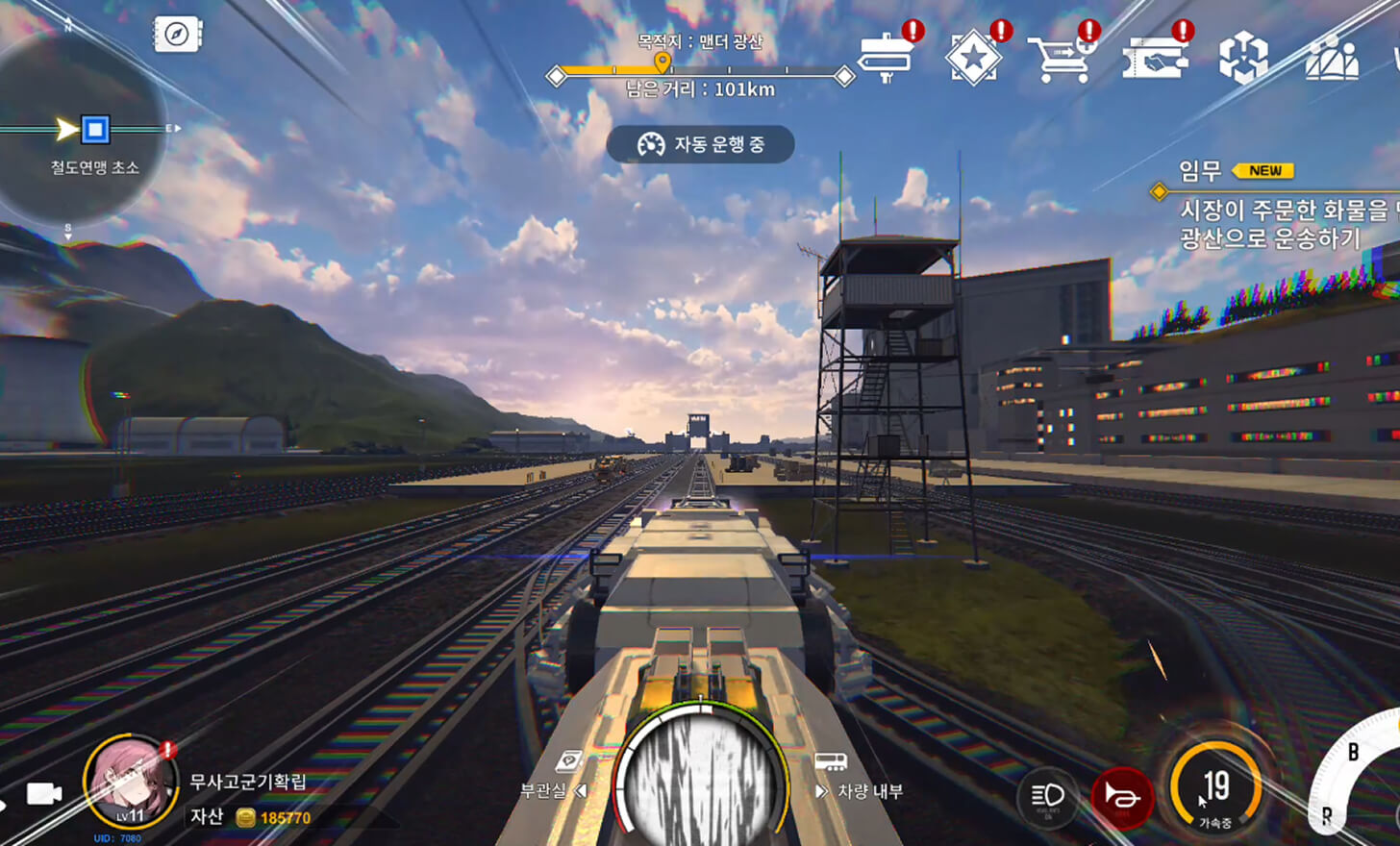
Task: Open the compass notebook icon
Action: point(177,35)
